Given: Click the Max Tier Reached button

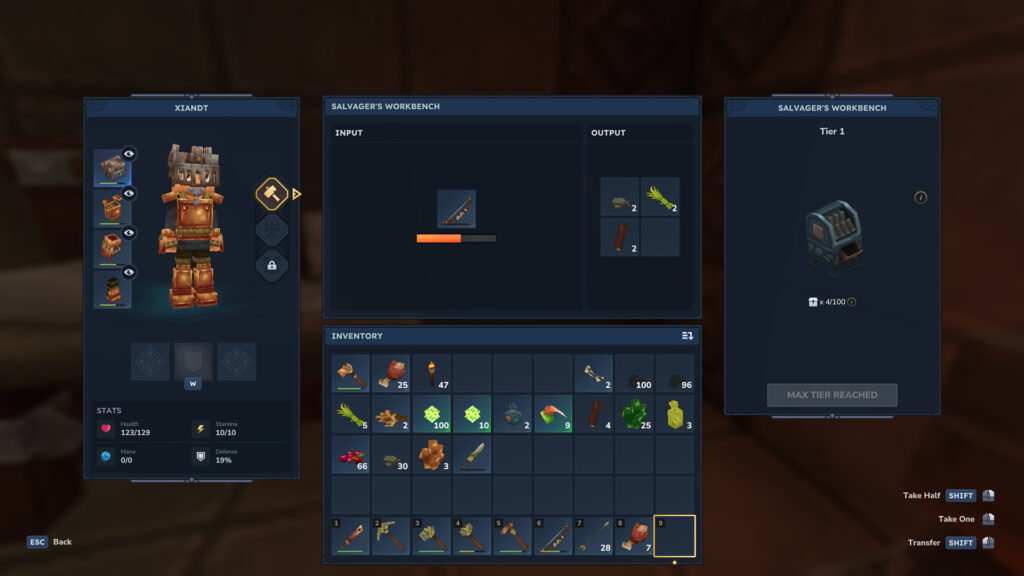Looking at the screenshot, I should click(x=832, y=395).
